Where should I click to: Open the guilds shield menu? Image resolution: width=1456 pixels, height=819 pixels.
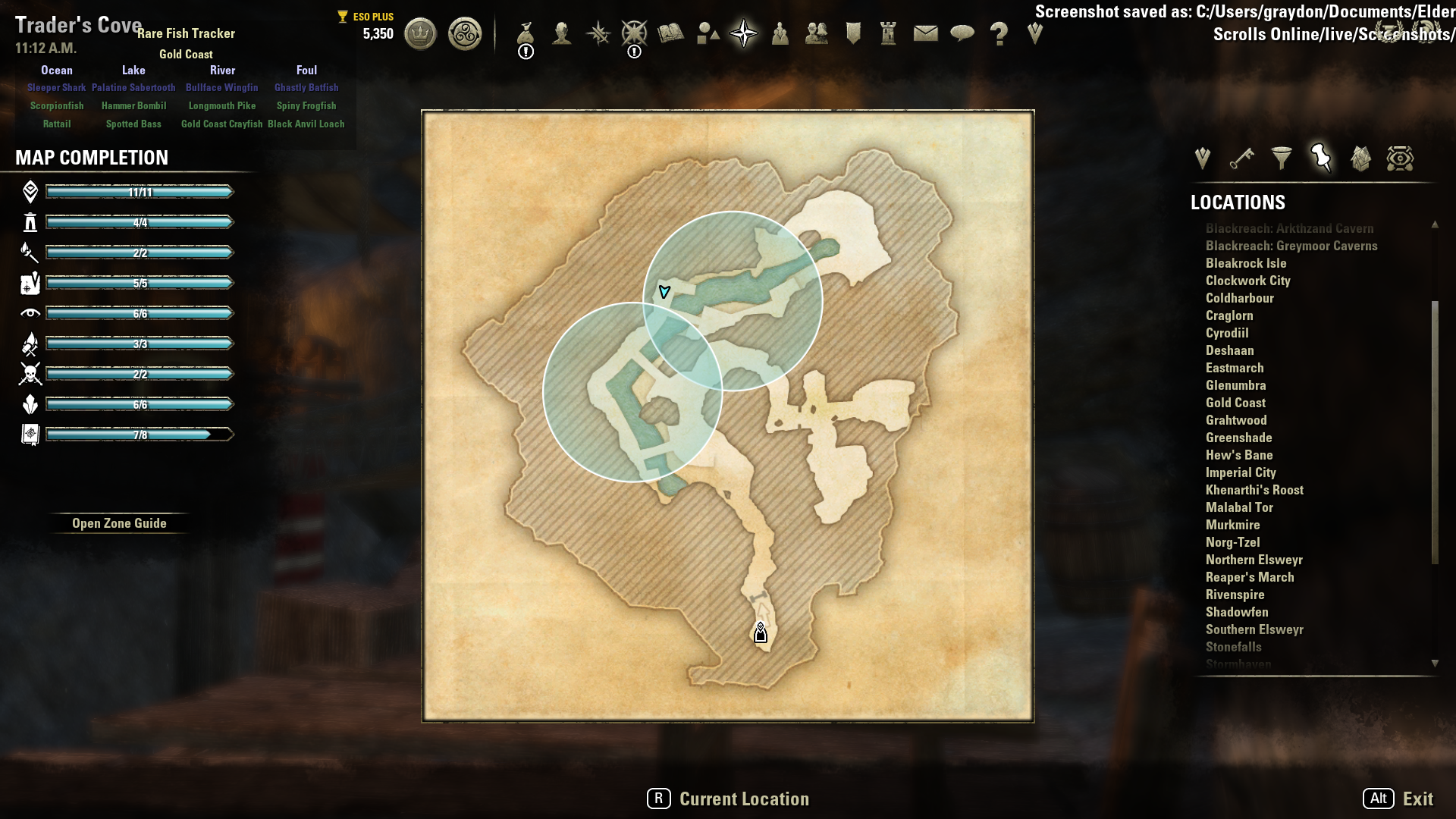pyautogui.click(x=853, y=34)
